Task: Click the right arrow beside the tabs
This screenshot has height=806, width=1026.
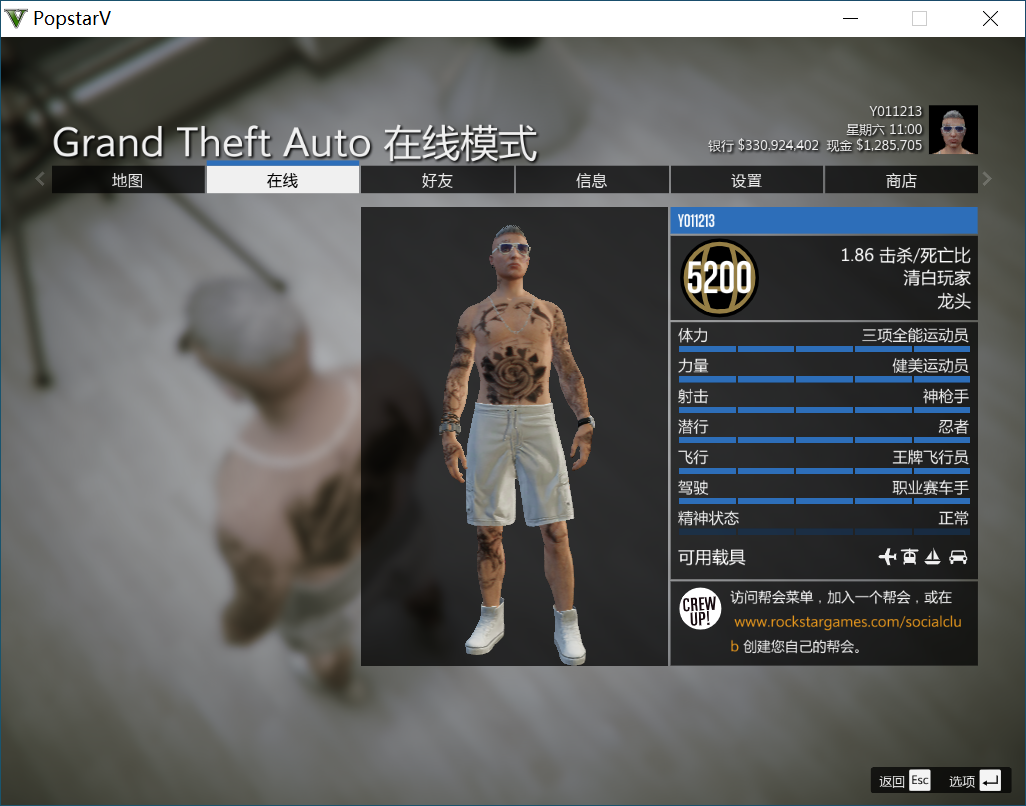Action: pos(987,180)
